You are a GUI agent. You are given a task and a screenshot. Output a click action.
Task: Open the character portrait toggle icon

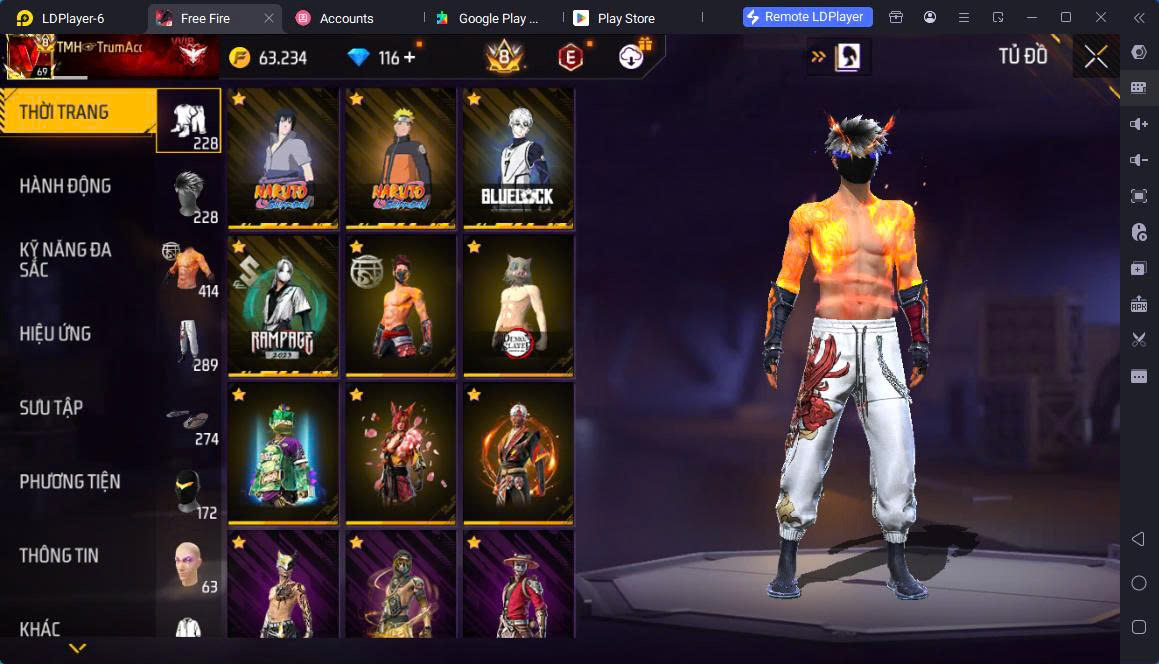(847, 57)
